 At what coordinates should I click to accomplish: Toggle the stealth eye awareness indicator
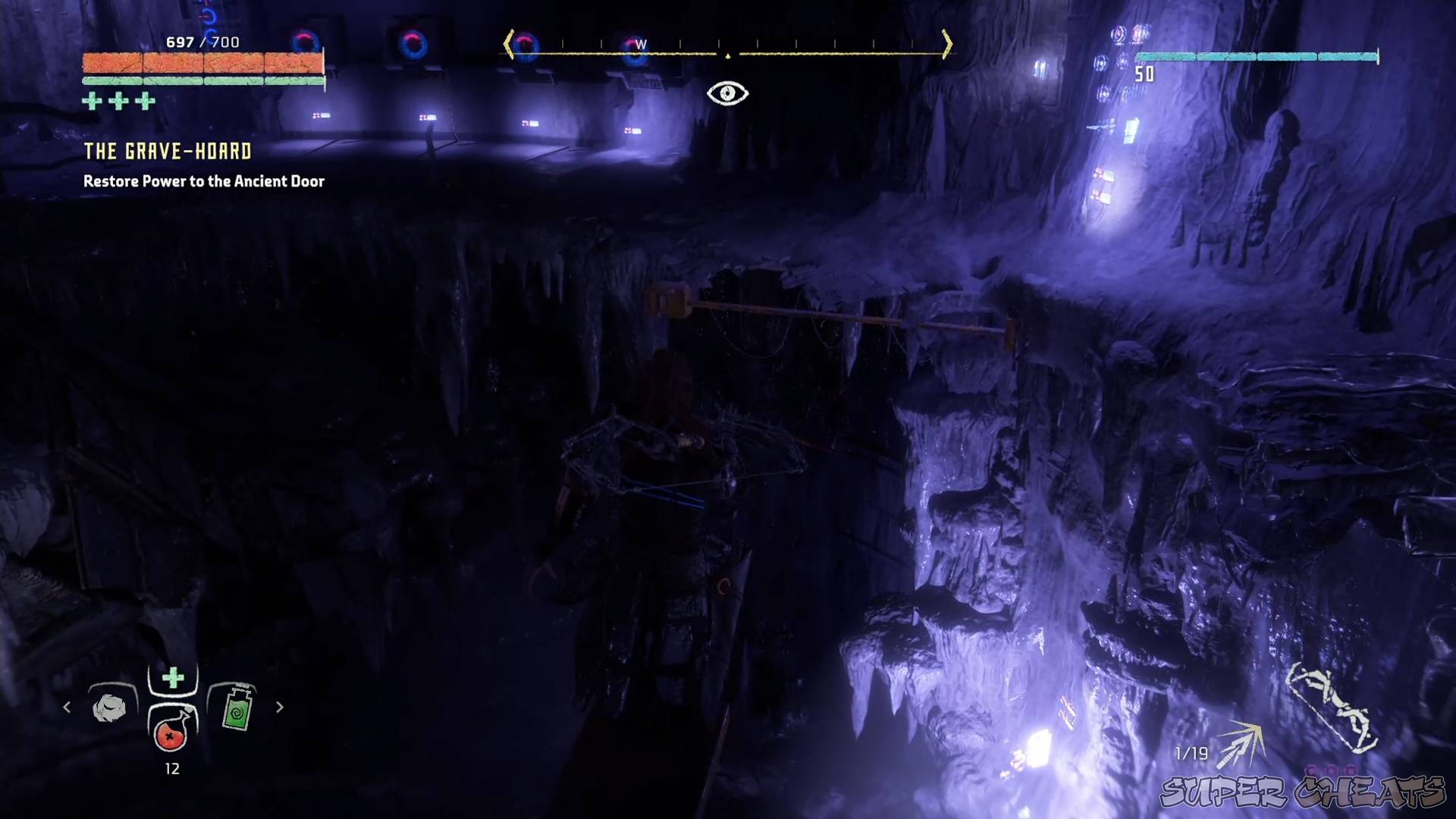coord(728,93)
